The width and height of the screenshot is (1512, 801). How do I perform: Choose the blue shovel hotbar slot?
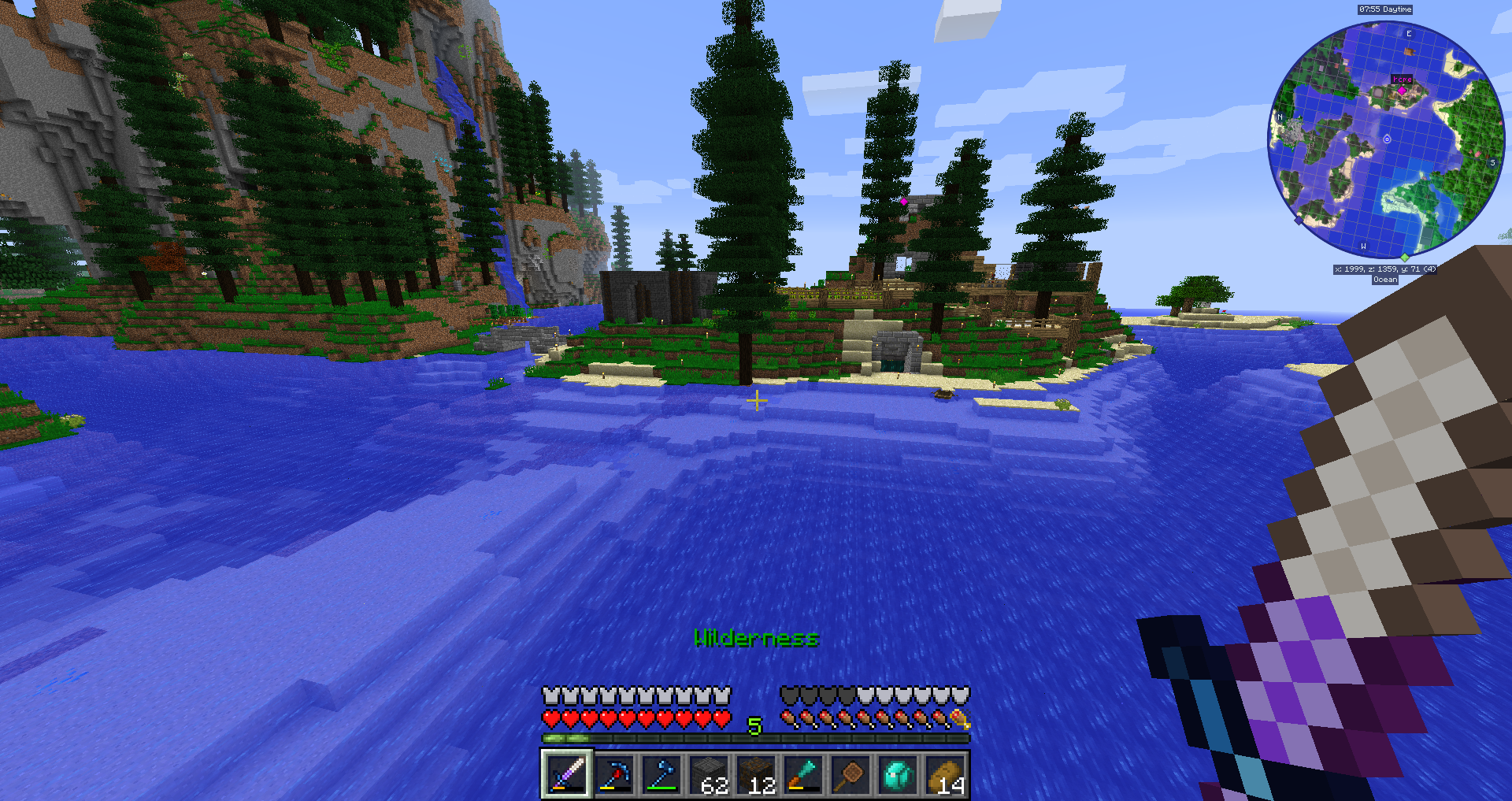tap(661, 774)
